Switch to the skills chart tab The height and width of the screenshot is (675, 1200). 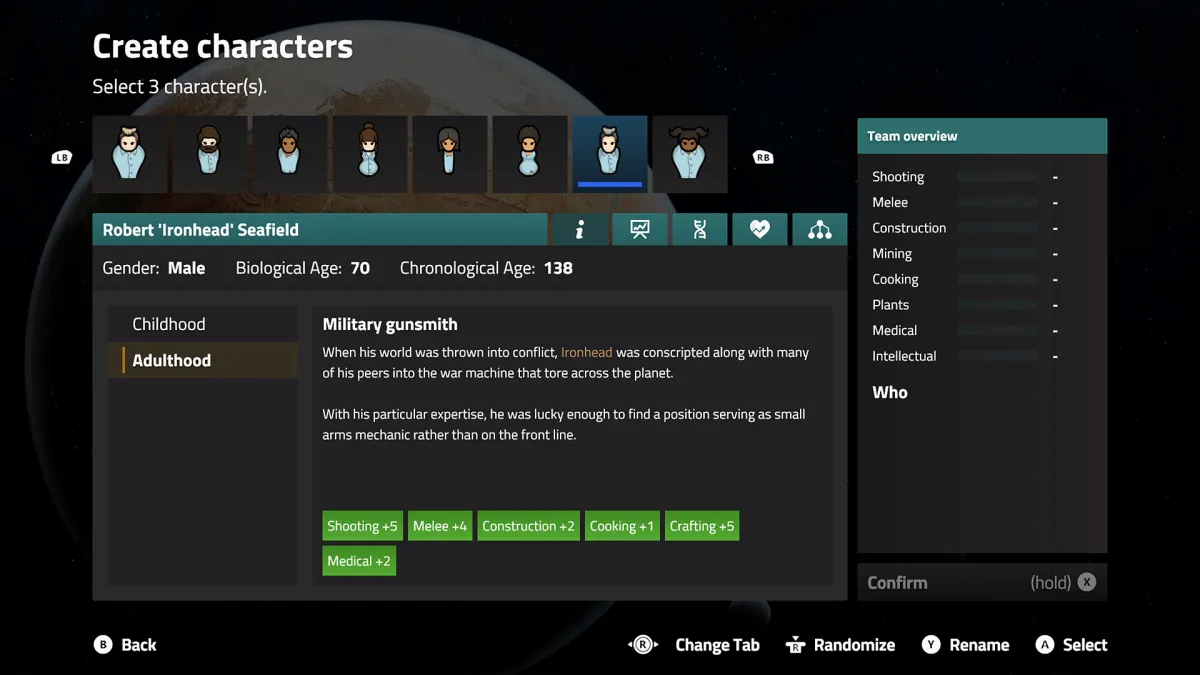tap(640, 230)
